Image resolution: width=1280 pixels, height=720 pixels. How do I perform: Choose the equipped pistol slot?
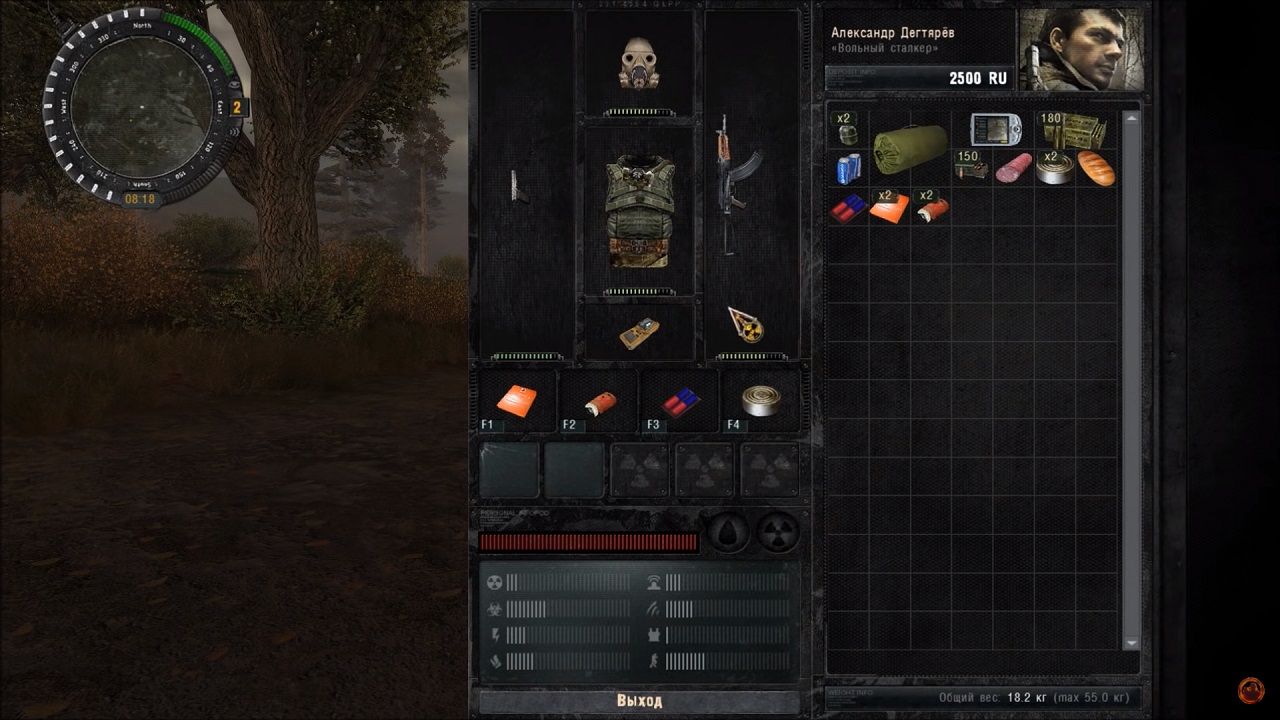pos(519,188)
